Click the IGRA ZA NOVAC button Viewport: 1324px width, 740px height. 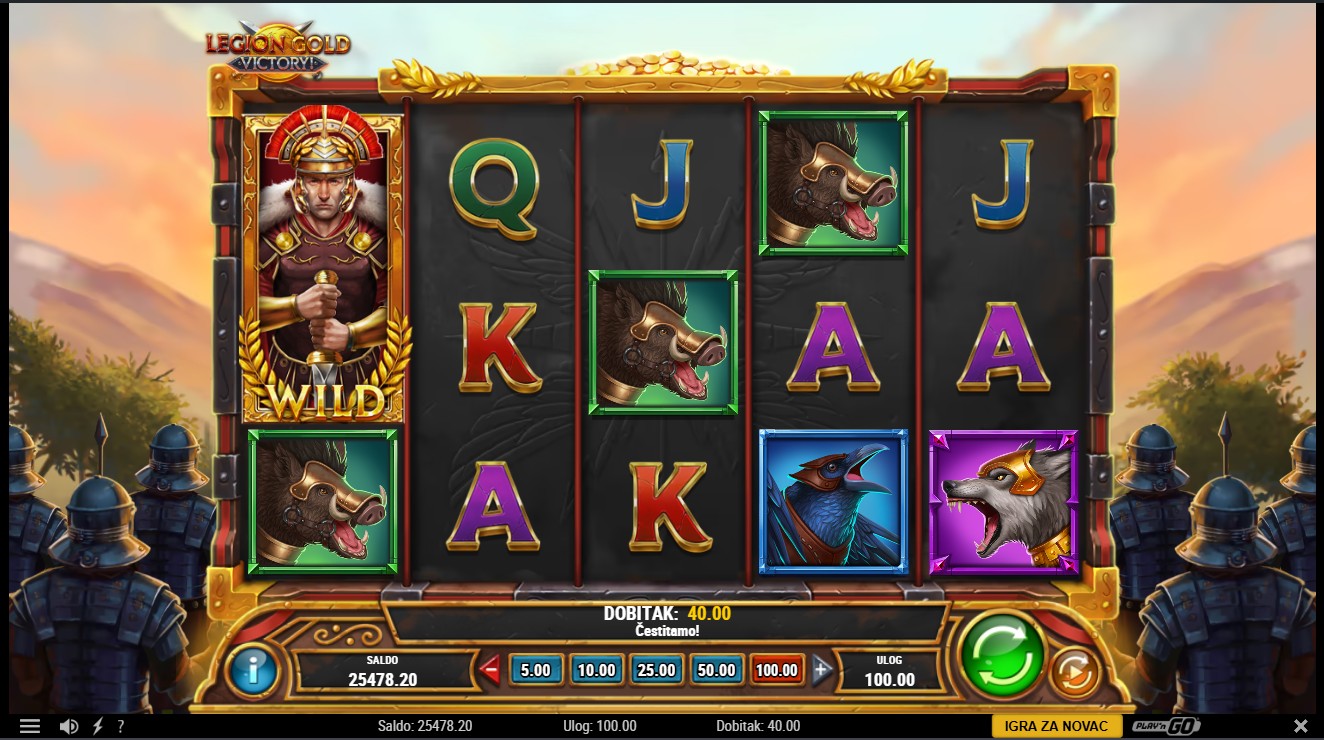(x=1056, y=726)
